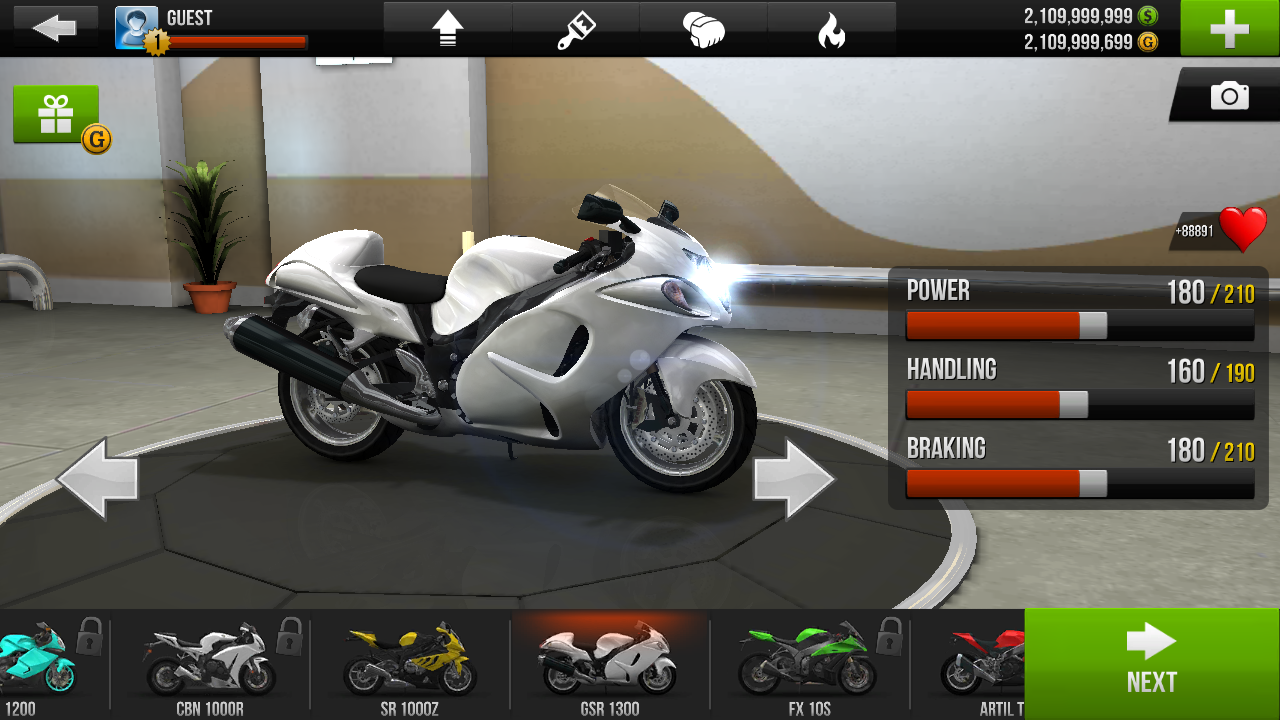Screen dimensions: 1280x720
Task: Open the flame icon tab
Action: pyautogui.click(x=831, y=30)
